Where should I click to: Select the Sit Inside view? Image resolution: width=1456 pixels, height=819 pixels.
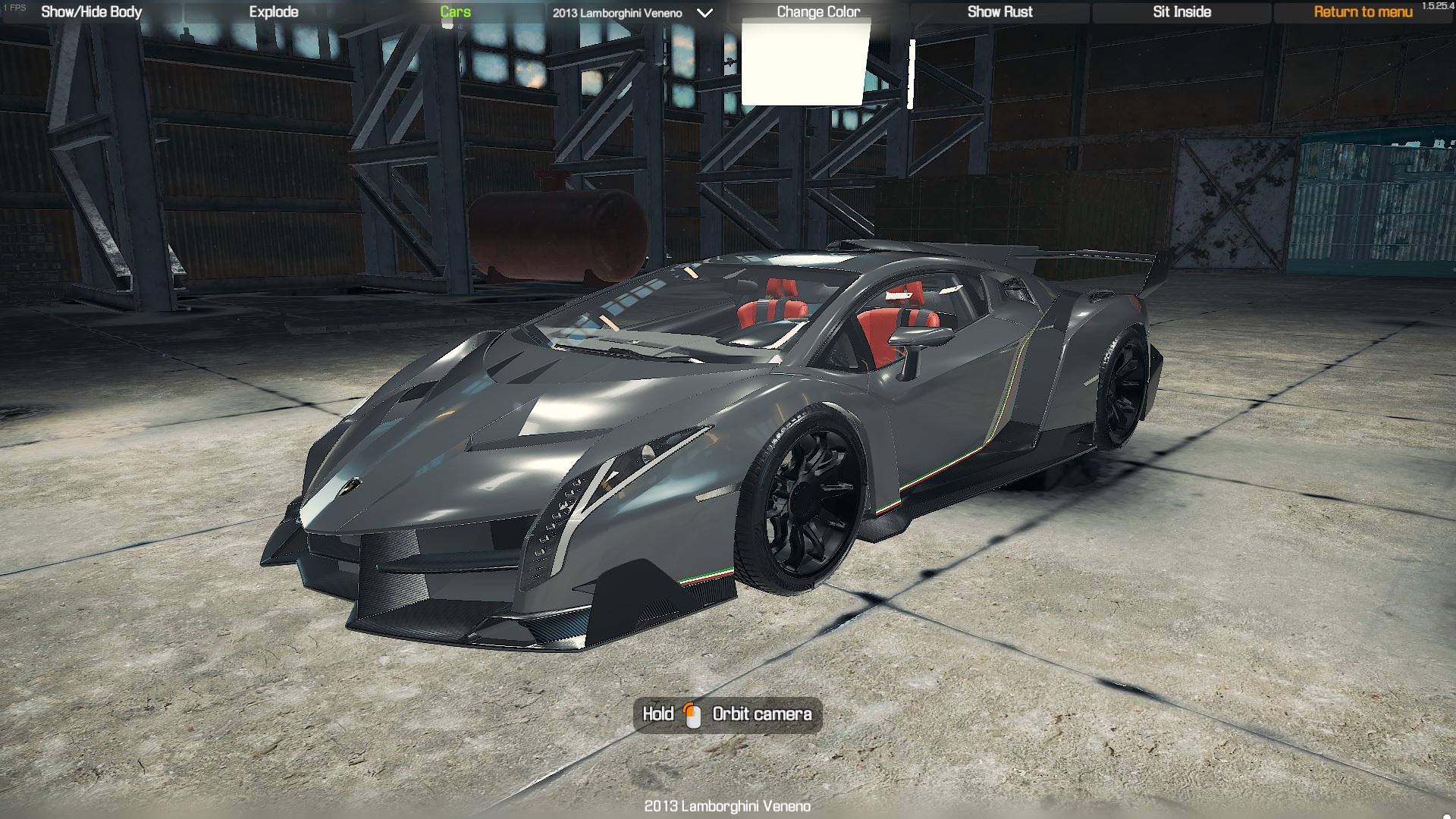pos(1181,12)
